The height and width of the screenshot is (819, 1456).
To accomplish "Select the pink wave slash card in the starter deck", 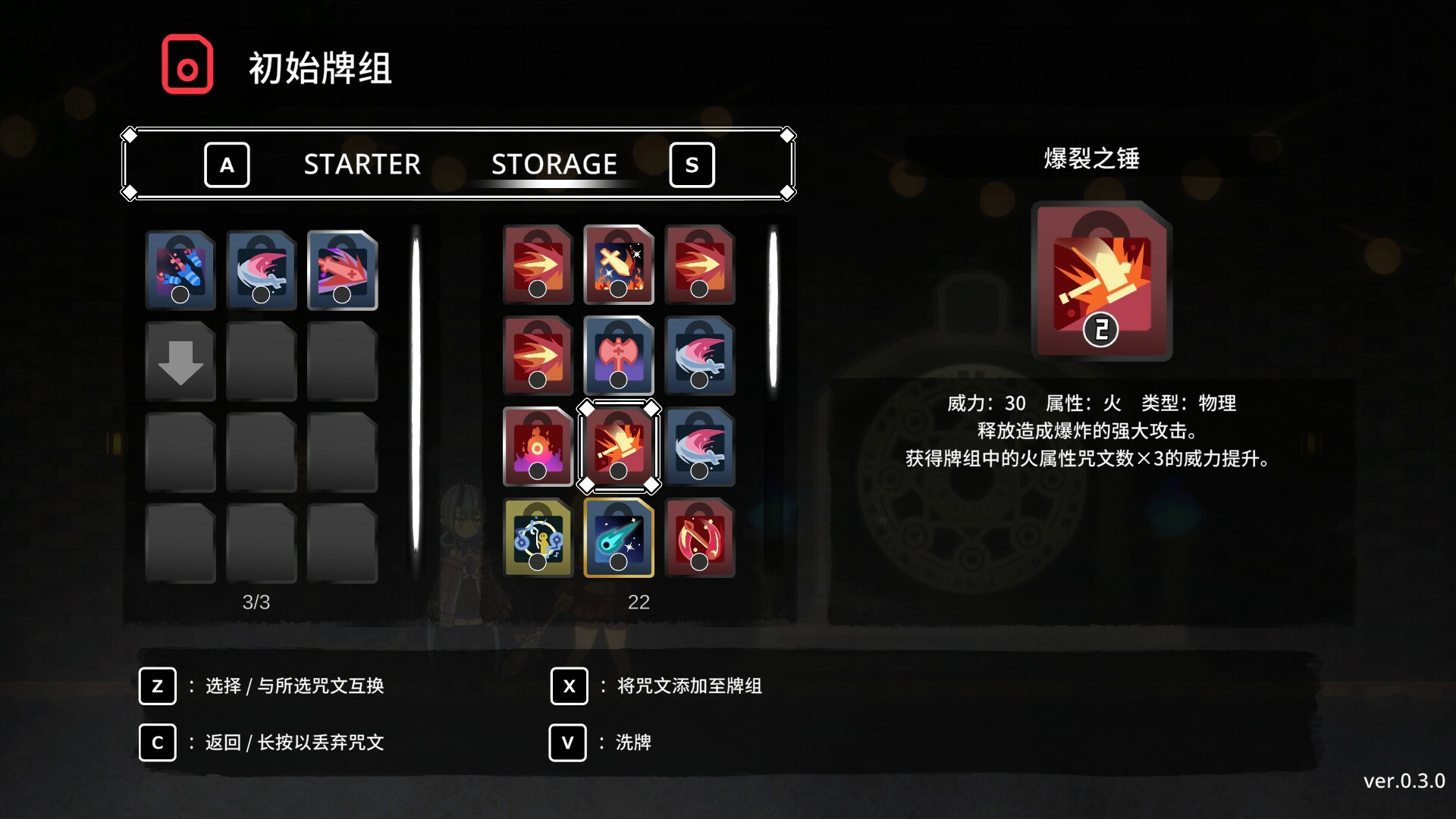I will click(262, 270).
